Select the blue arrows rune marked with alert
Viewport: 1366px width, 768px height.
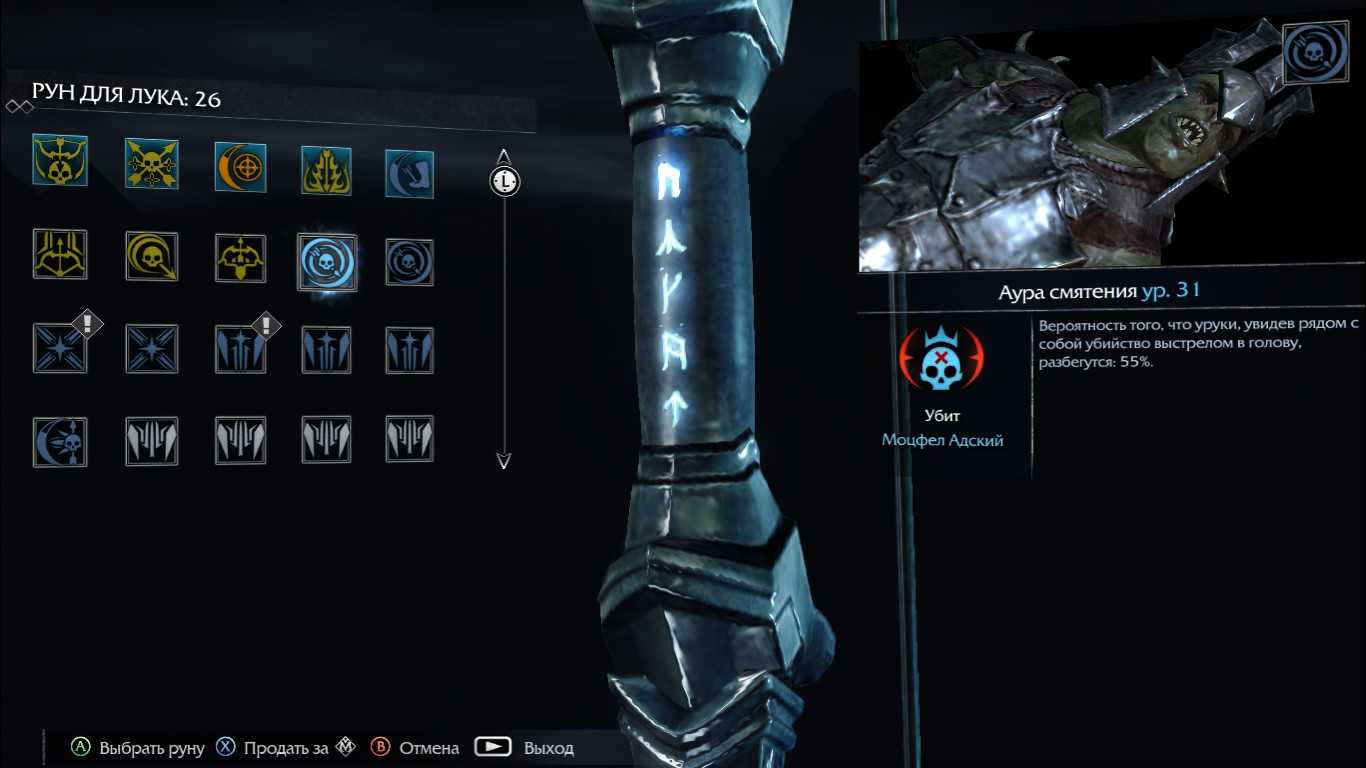[x=240, y=350]
